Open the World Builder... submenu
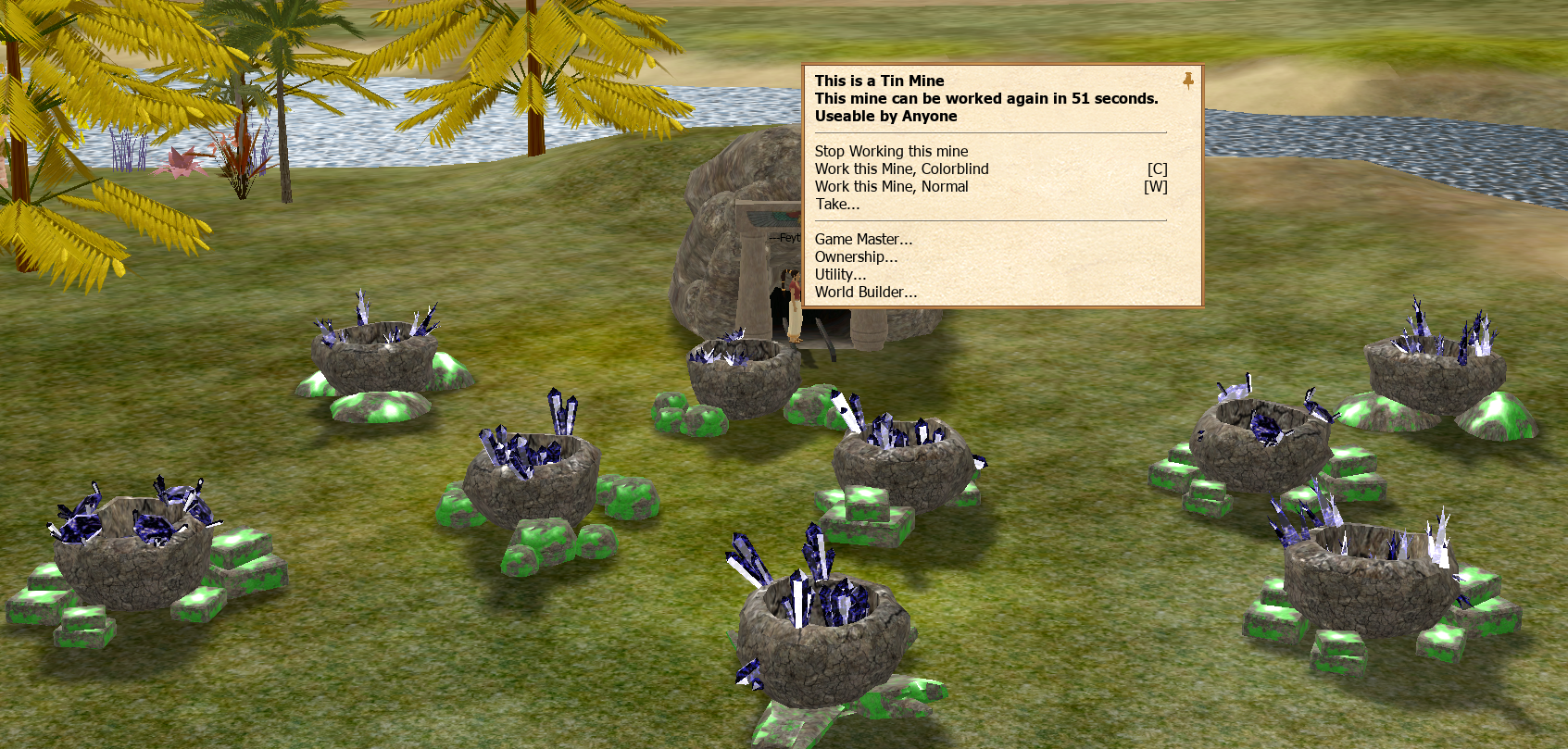The image size is (1568, 749). pyautogui.click(x=866, y=293)
